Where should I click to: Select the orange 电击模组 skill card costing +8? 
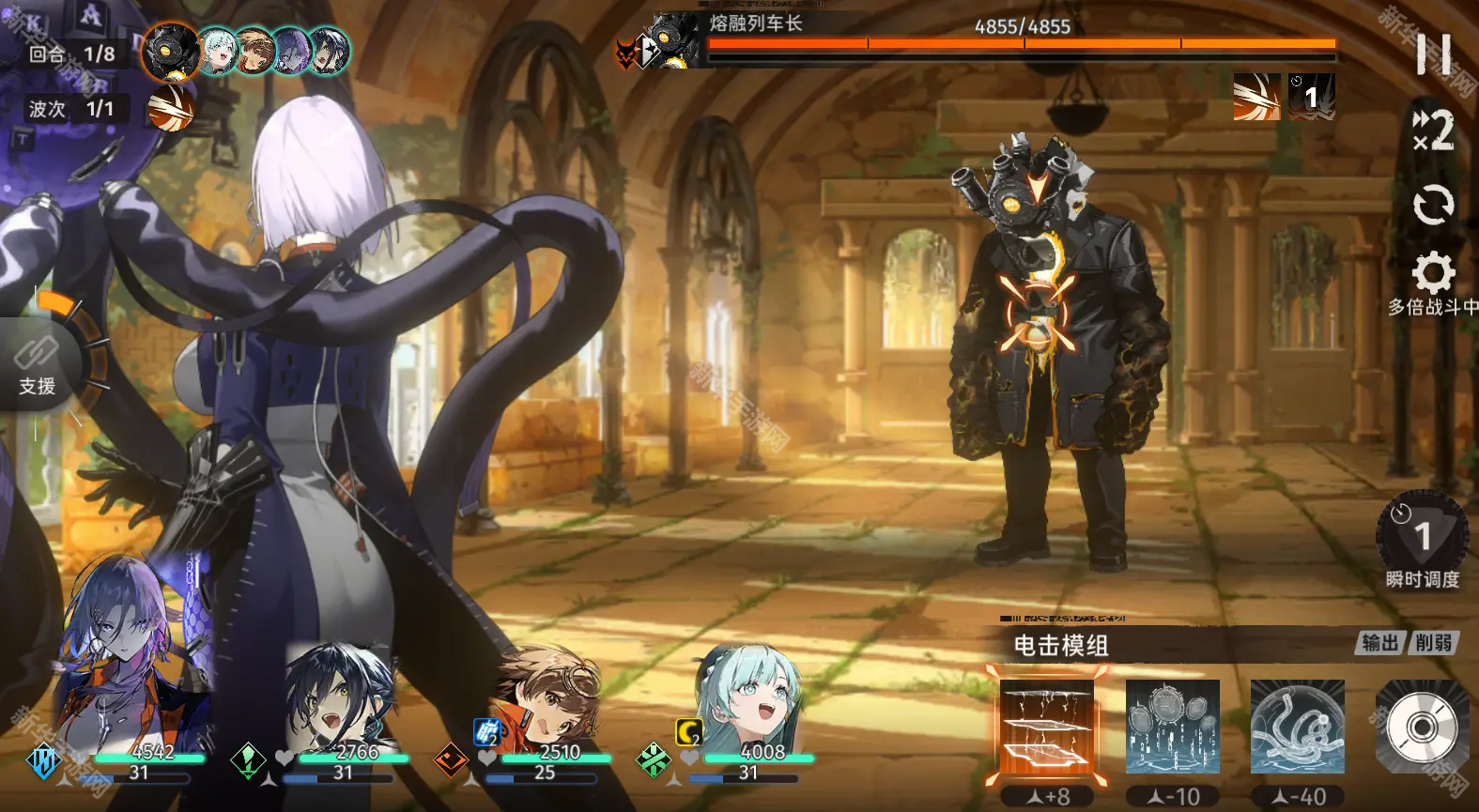pyautogui.click(x=1047, y=728)
